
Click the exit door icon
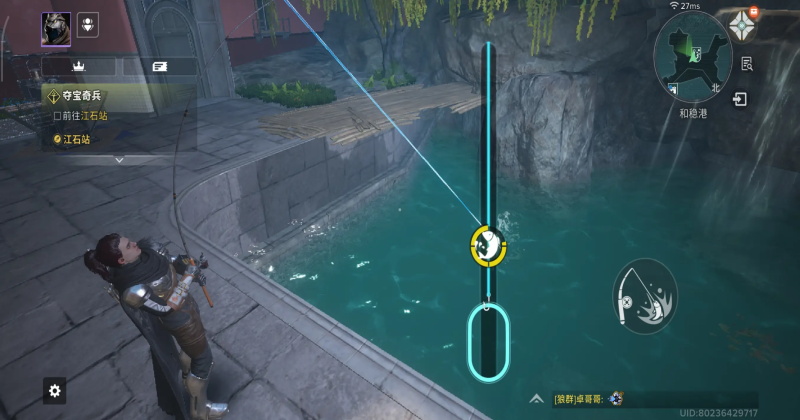pyautogui.click(x=740, y=100)
